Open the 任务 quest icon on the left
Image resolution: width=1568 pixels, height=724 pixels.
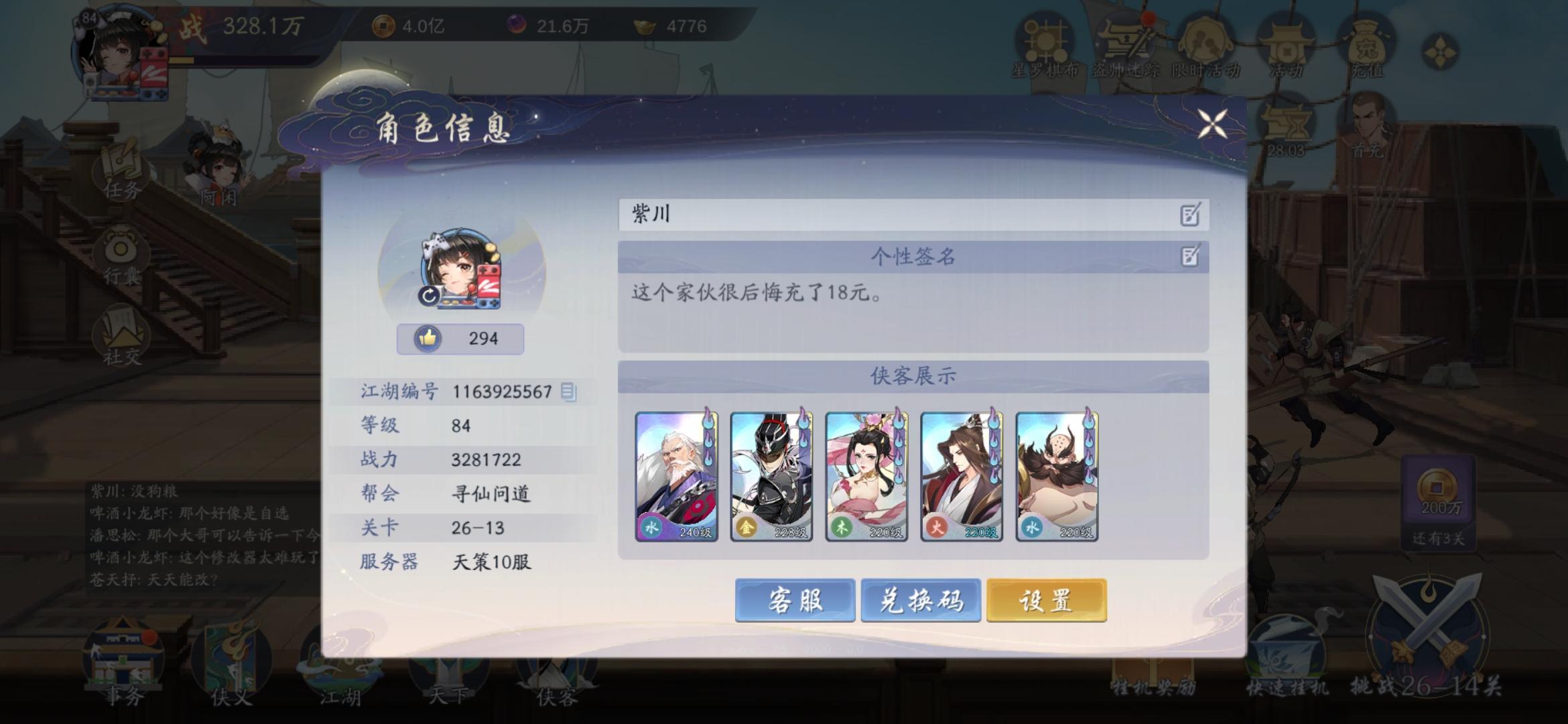[121, 168]
